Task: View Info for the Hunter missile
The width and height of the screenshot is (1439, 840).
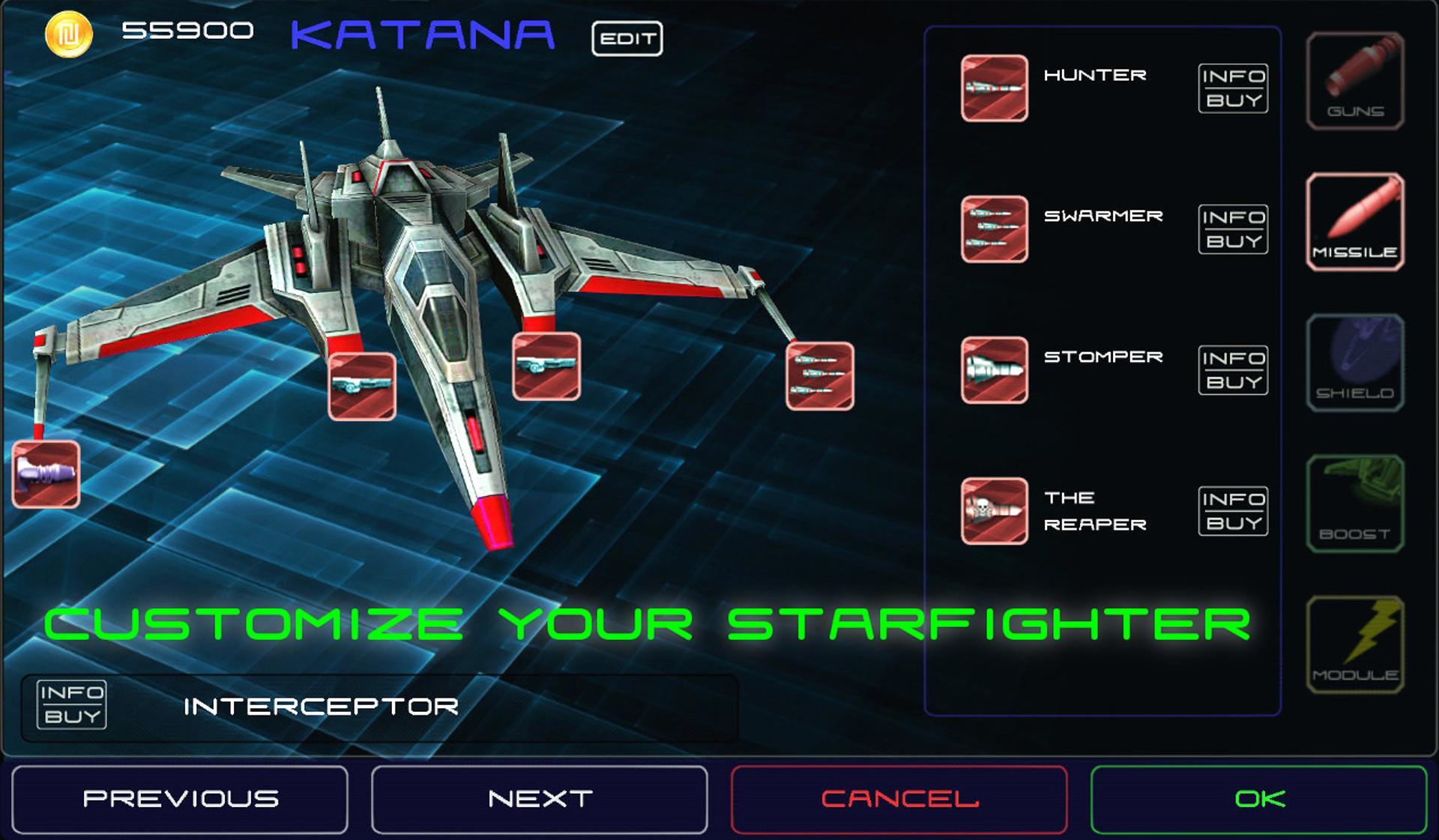Action: pos(1233,76)
